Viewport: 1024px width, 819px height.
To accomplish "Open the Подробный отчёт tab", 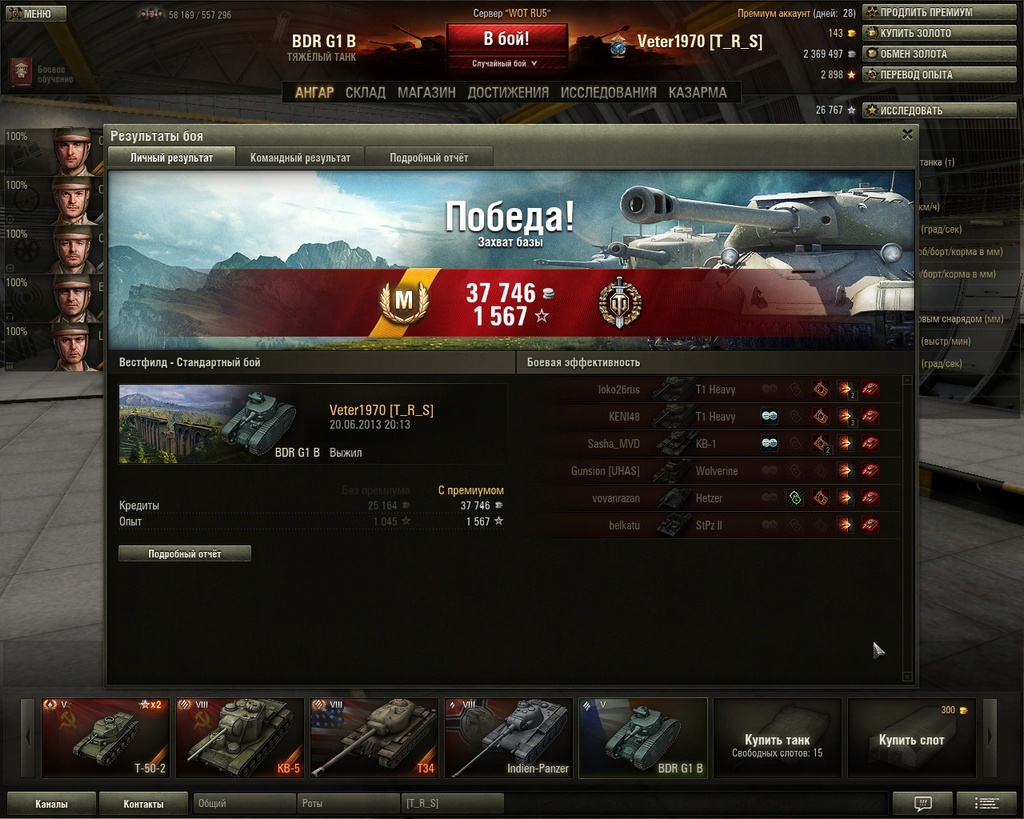I will click(x=428, y=158).
